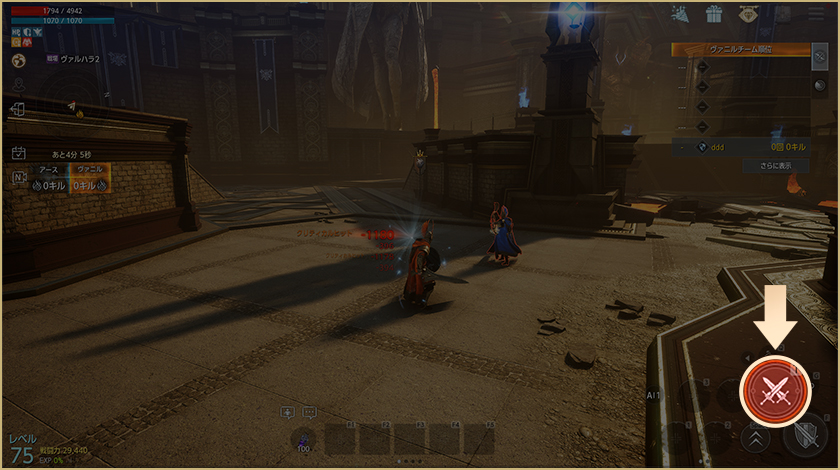This screenshot has height=470, width=840.
Task: Click the location pin icon
Action: tap(18, 86)
